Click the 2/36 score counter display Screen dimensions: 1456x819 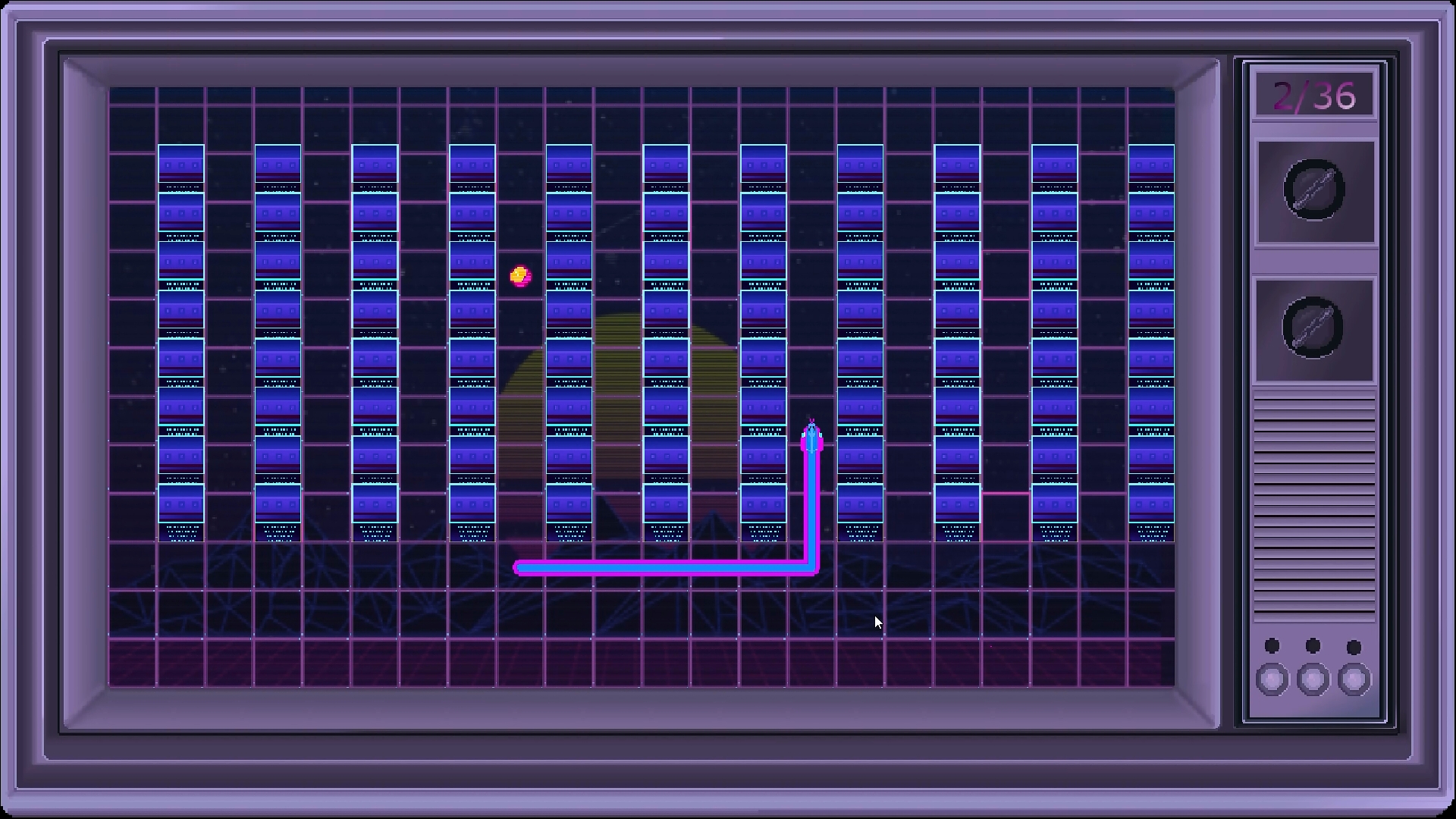point(1314,93)
